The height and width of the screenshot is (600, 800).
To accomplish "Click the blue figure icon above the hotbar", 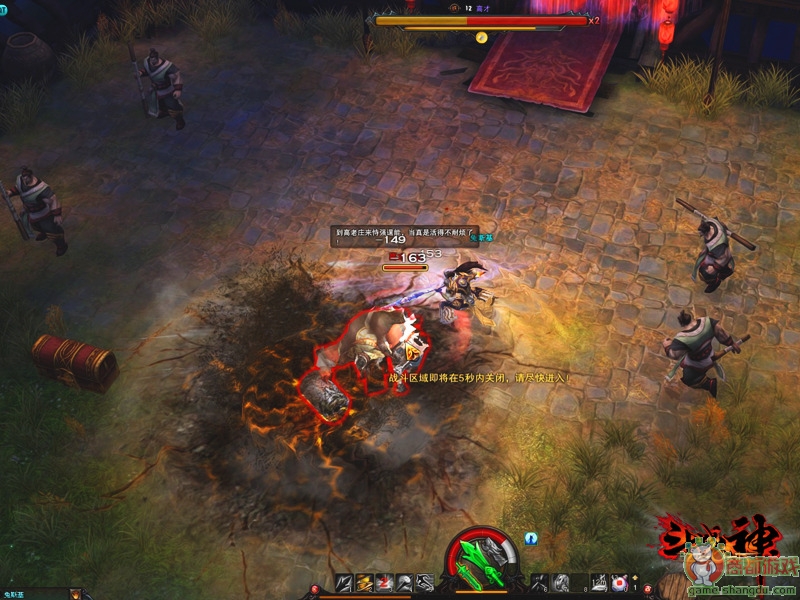I will [x=531, y=538].
